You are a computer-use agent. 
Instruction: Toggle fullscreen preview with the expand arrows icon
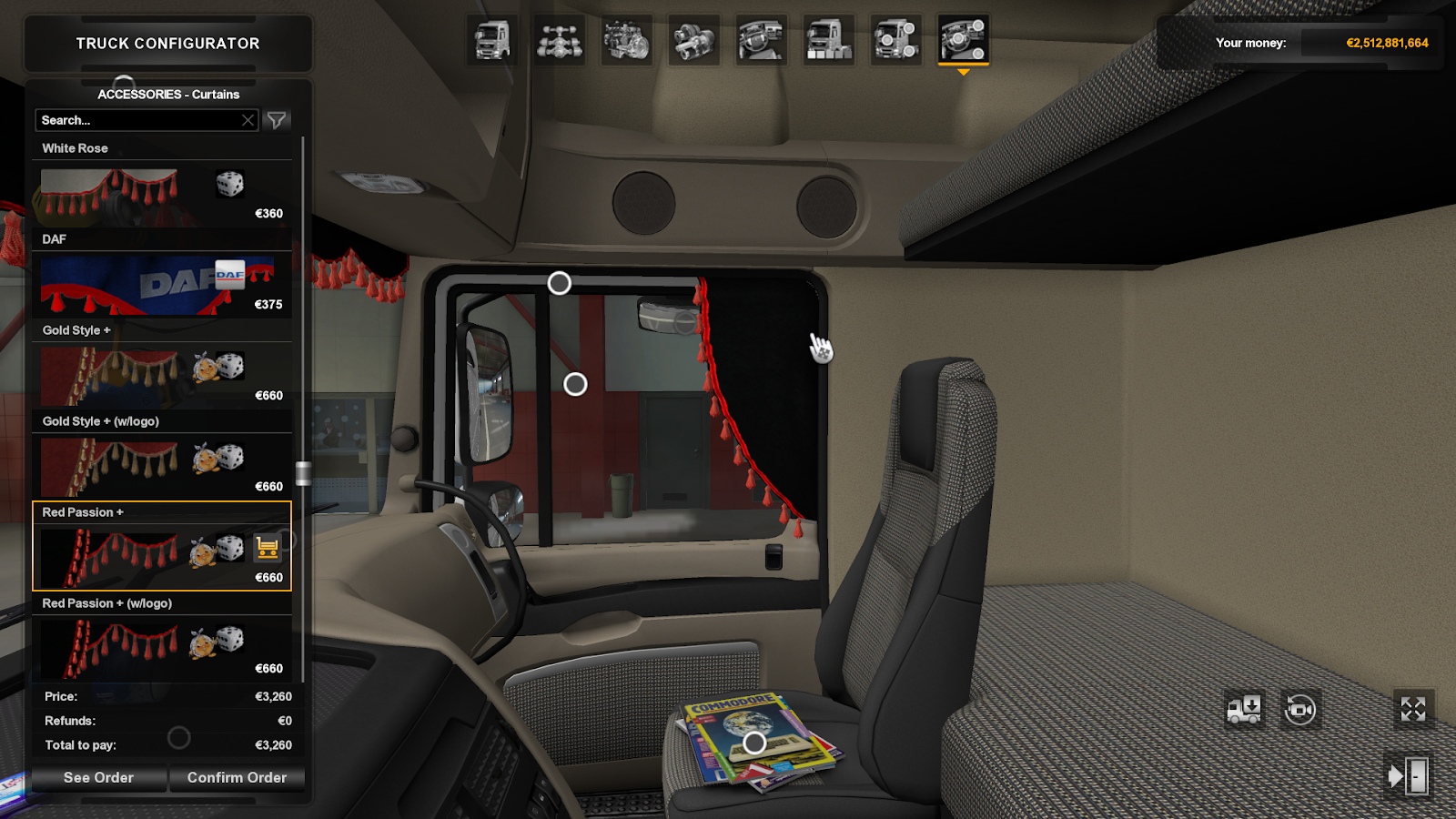coord(1412,709)
